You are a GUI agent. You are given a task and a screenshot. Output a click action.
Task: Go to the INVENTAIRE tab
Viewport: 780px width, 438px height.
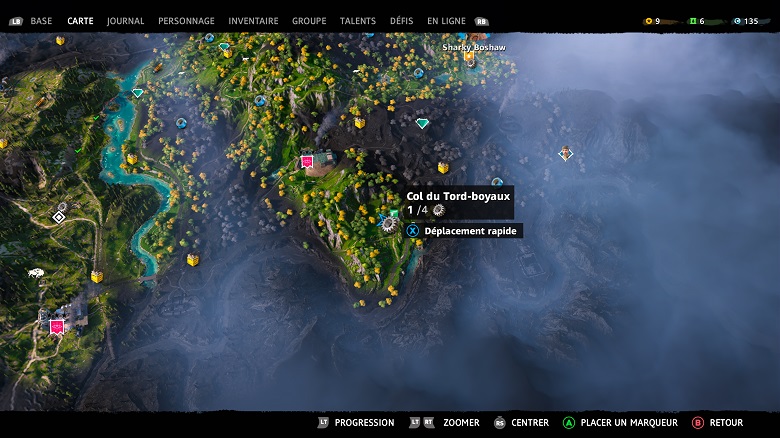tap(253, 21)
